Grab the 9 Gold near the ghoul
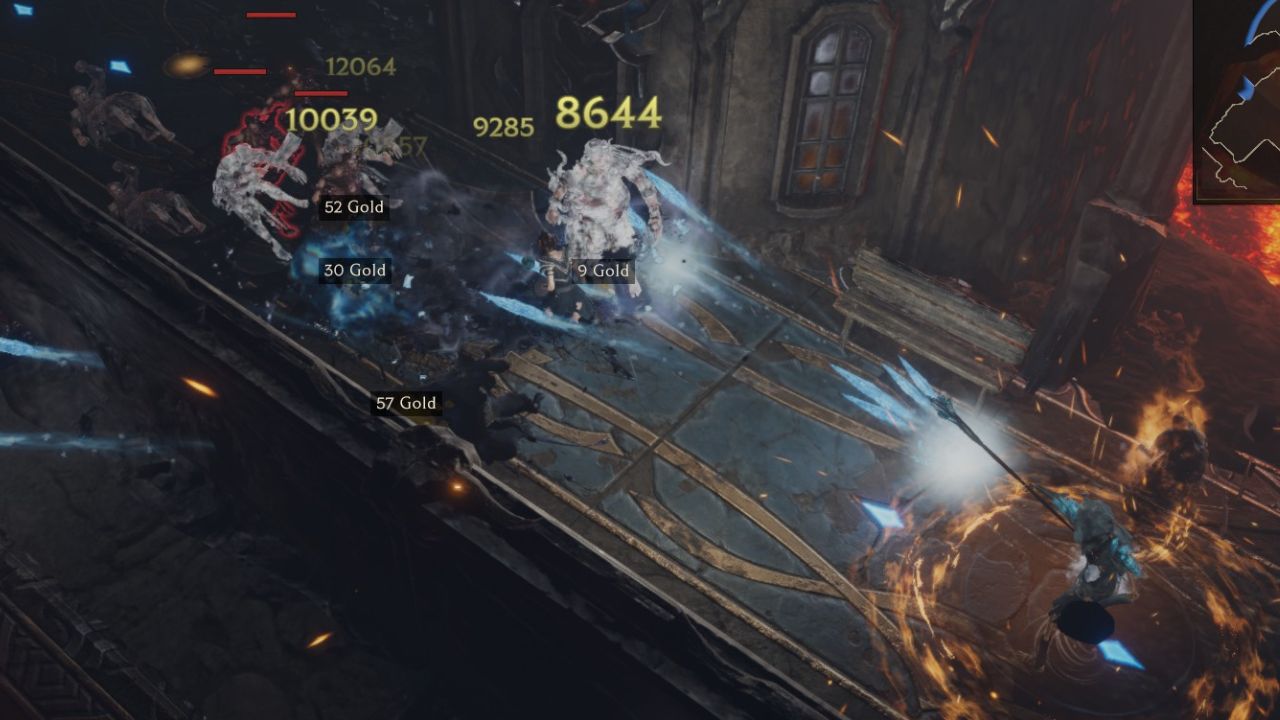Image resolution: width=1280 pixels, height=720 pixels. [x=602, y=270]
